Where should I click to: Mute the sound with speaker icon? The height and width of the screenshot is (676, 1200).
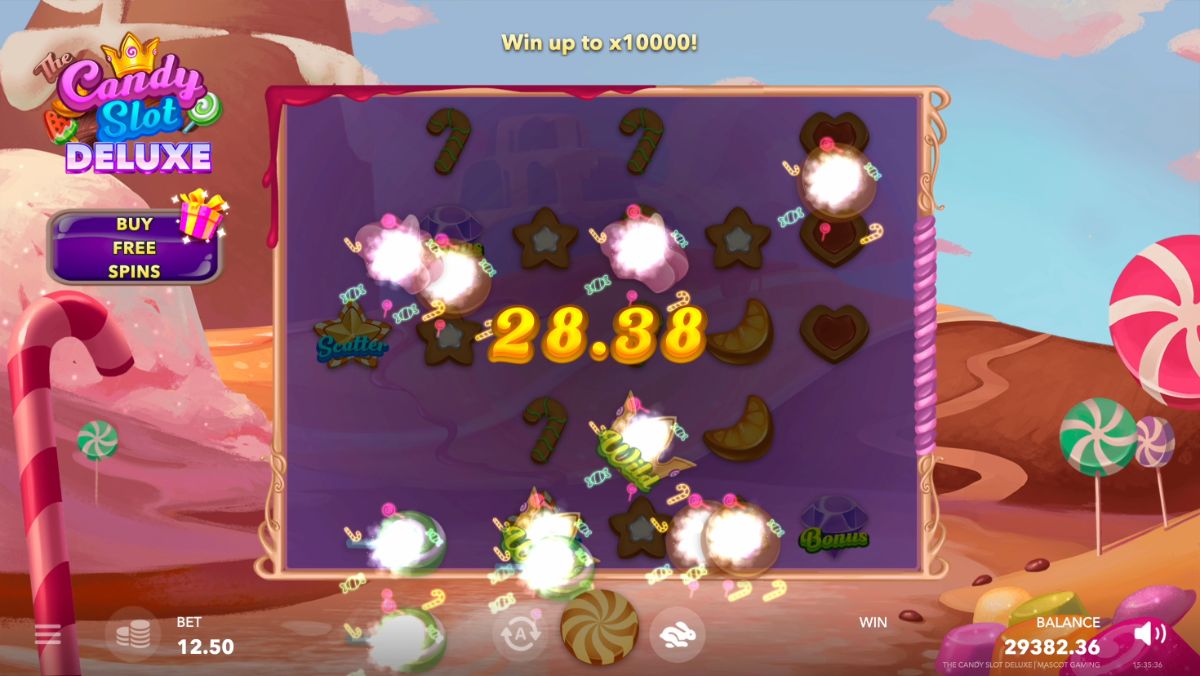[x=1150, y=632]
